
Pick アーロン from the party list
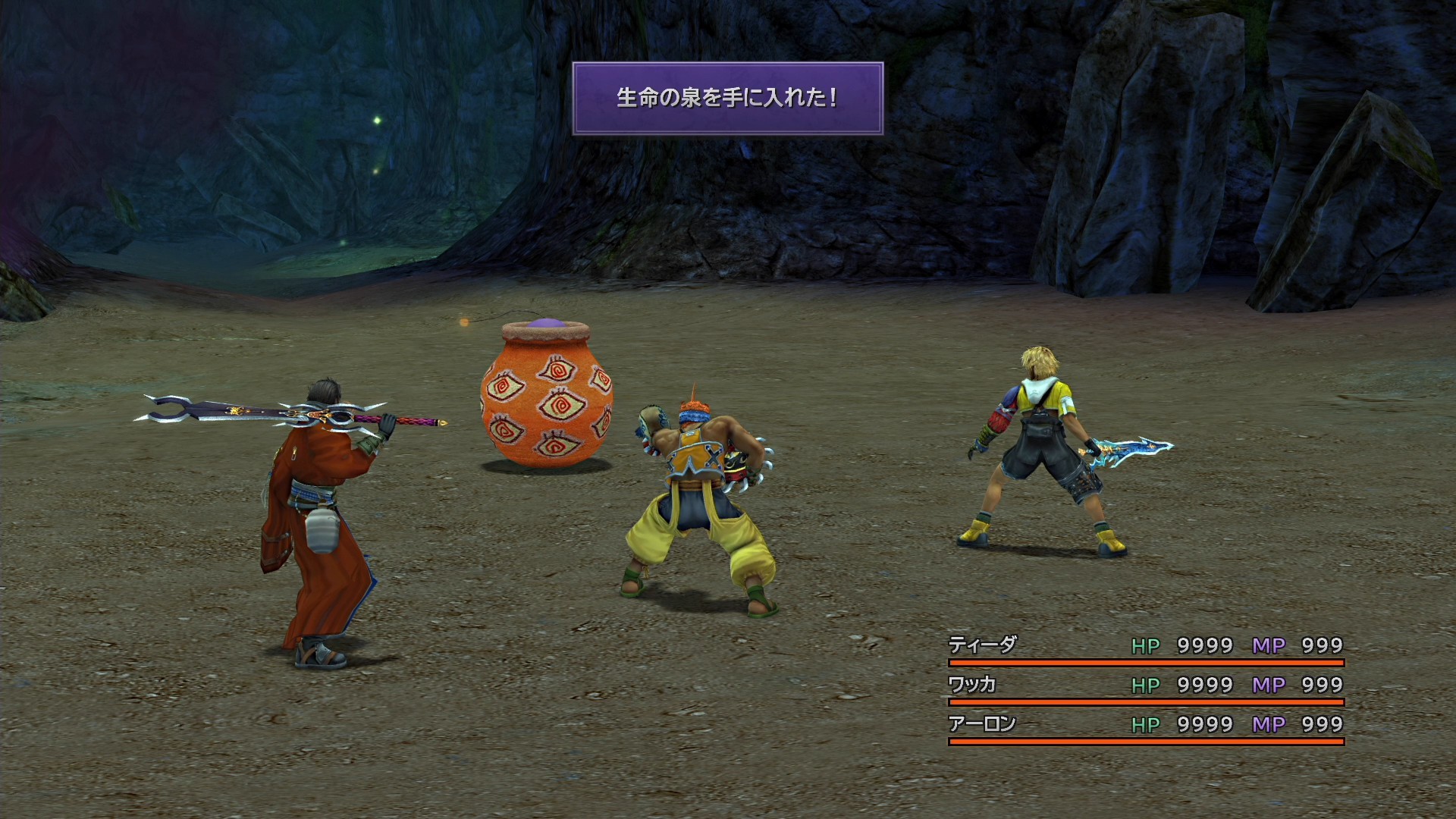tap(982, 724)
